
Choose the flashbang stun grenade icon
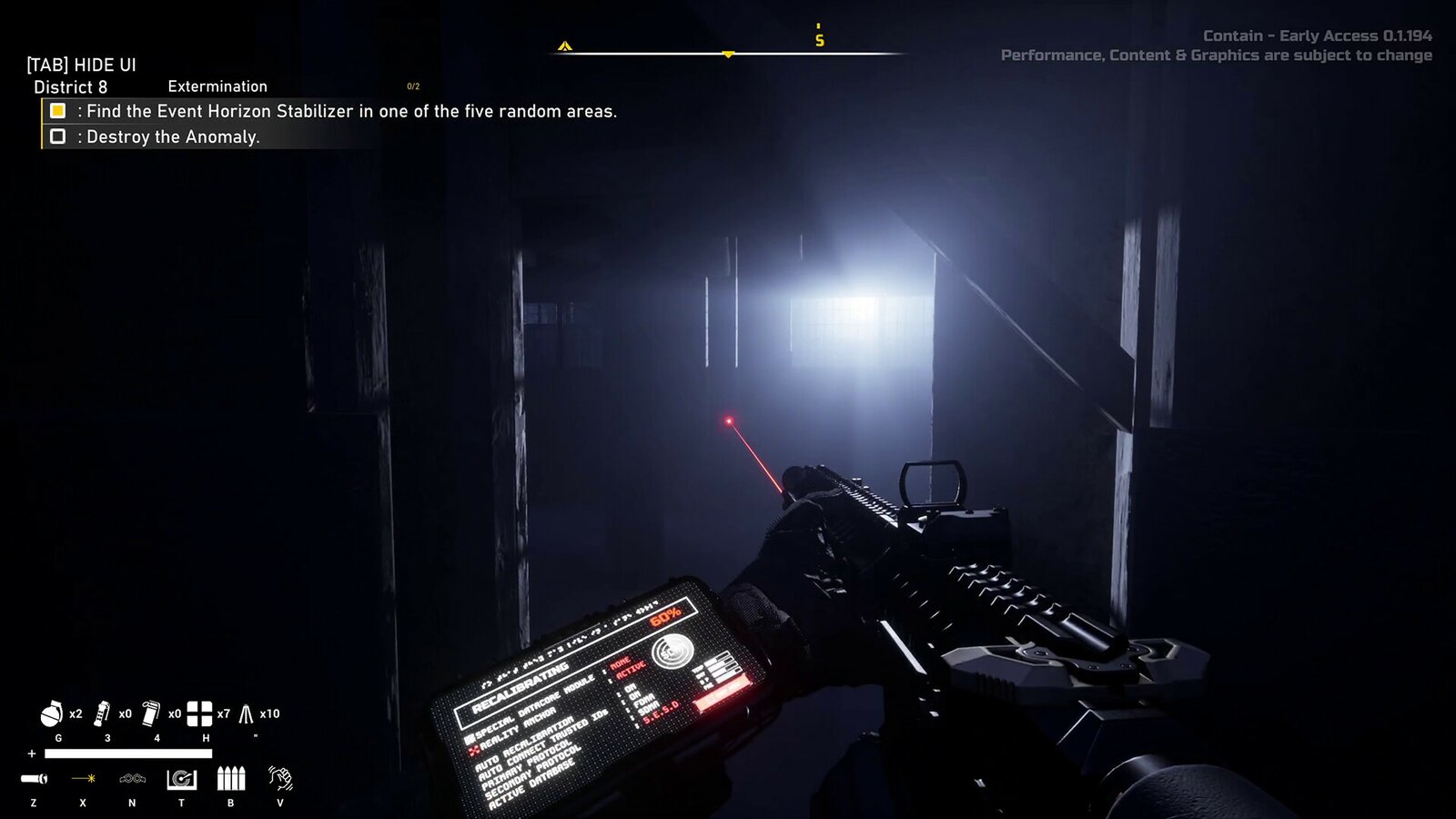pyautogui.click(x=102, y=713)
